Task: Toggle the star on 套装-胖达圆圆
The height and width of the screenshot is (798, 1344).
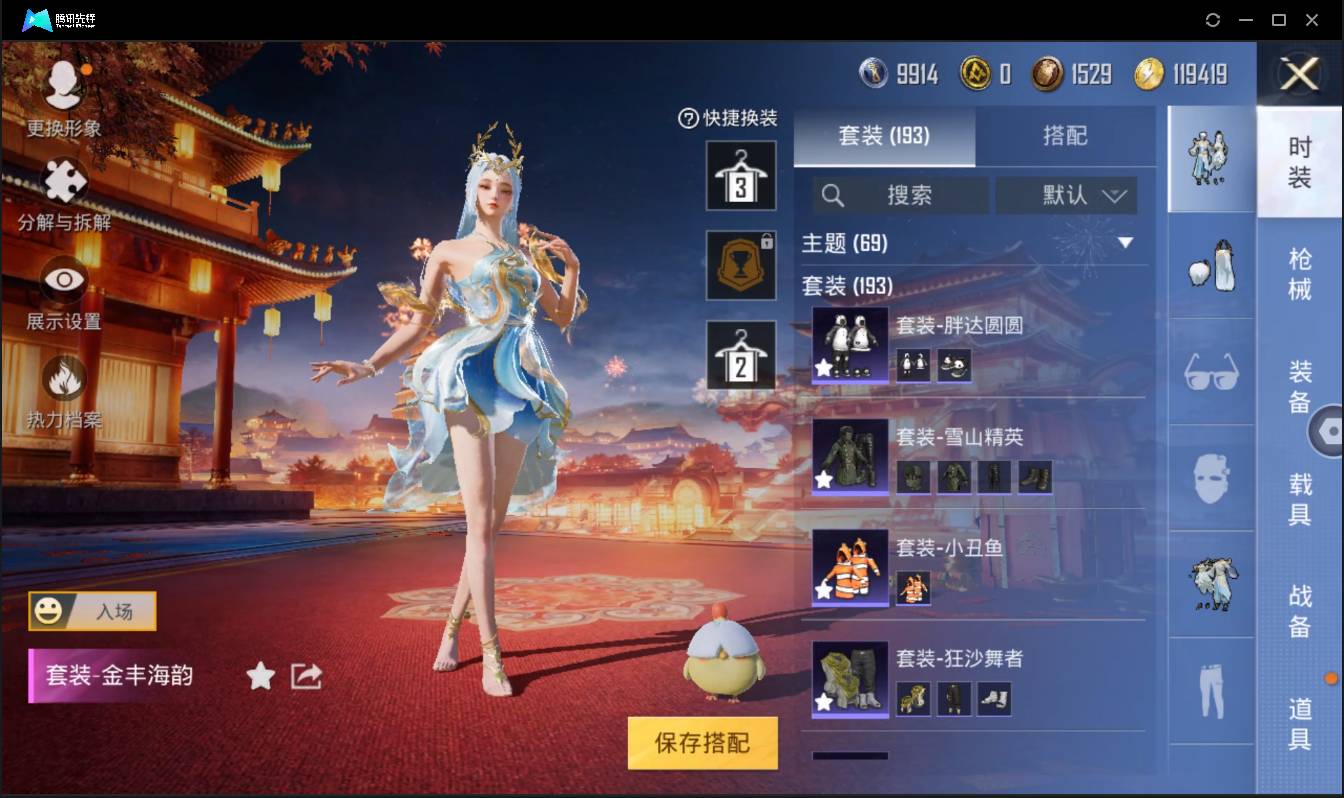Action: (x=825, y=367)
